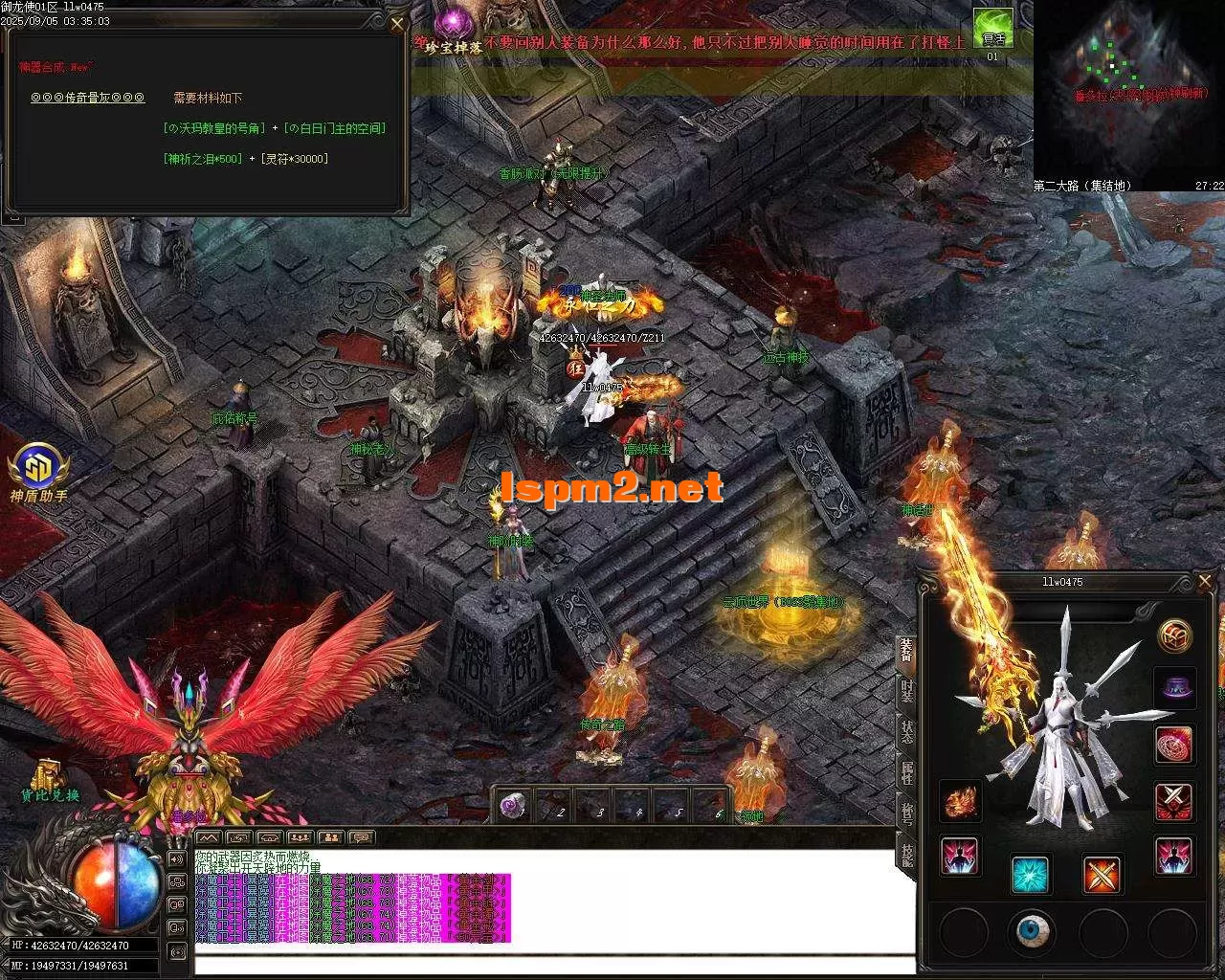Switch to the 技能 skills tab
1225x980 pixels.
coord(905,851)
